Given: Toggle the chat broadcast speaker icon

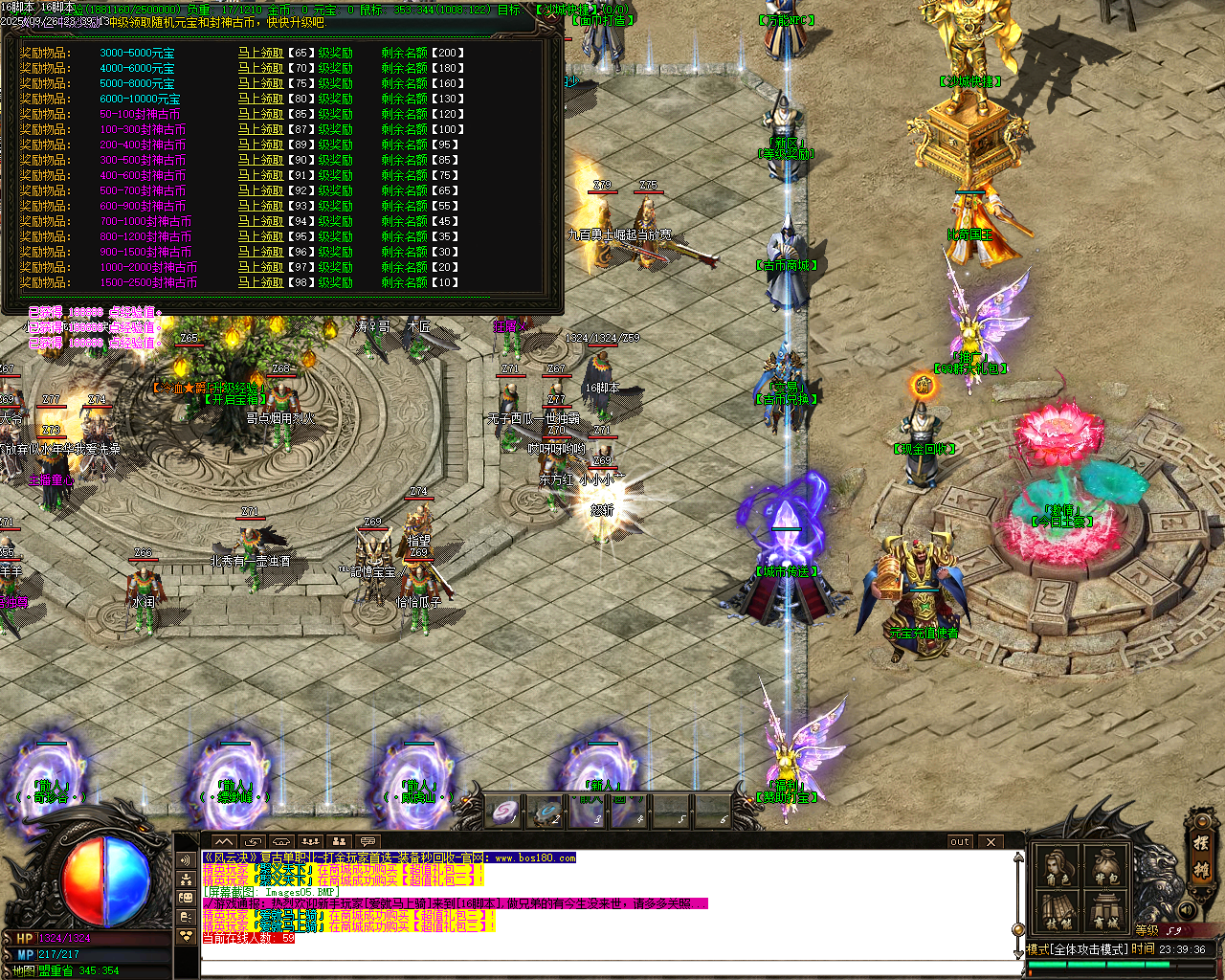Looking at the screenshot, I should (x=187, y=858).
